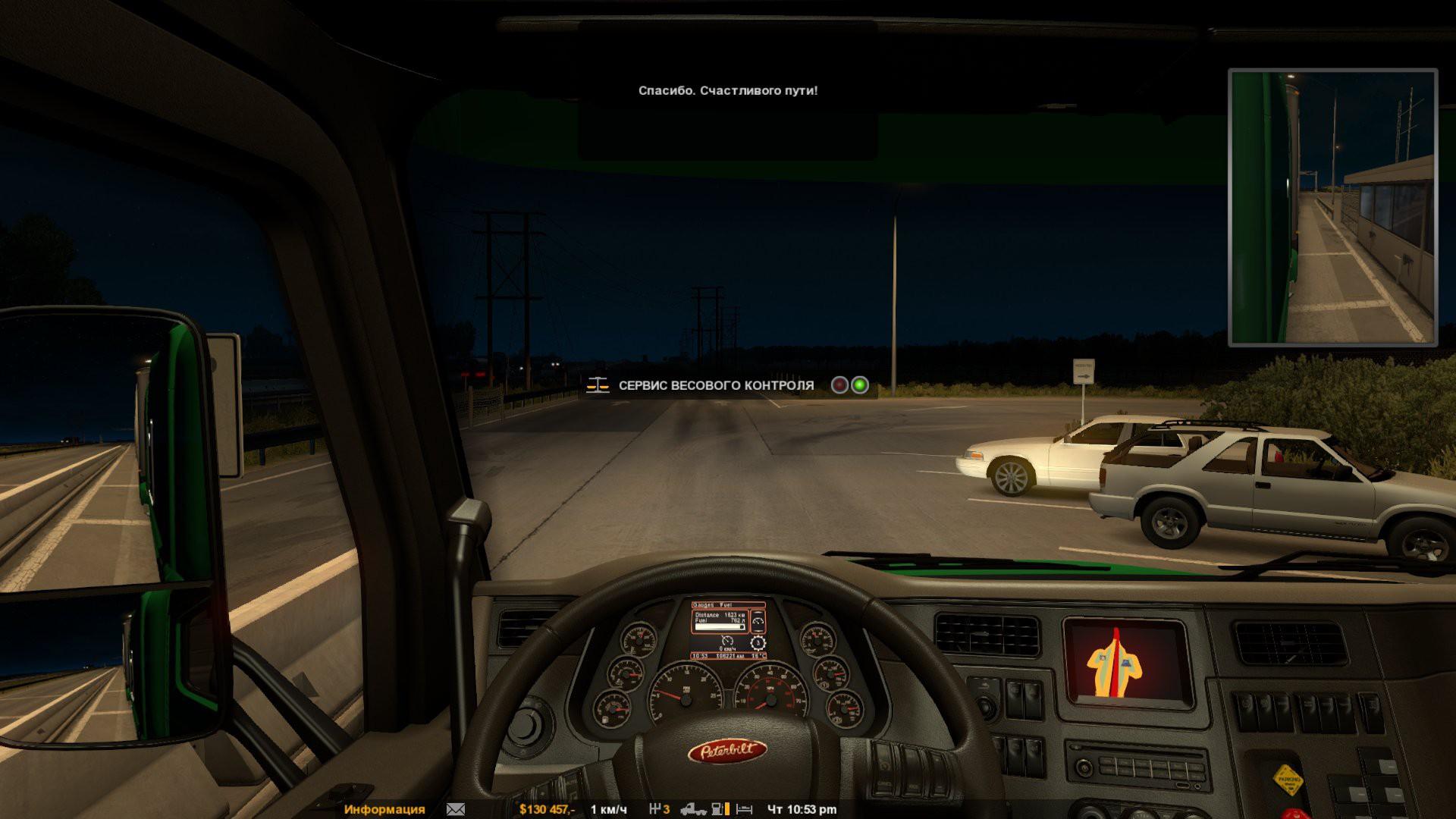Click the virtual side mirror view

pos(1332,207)
